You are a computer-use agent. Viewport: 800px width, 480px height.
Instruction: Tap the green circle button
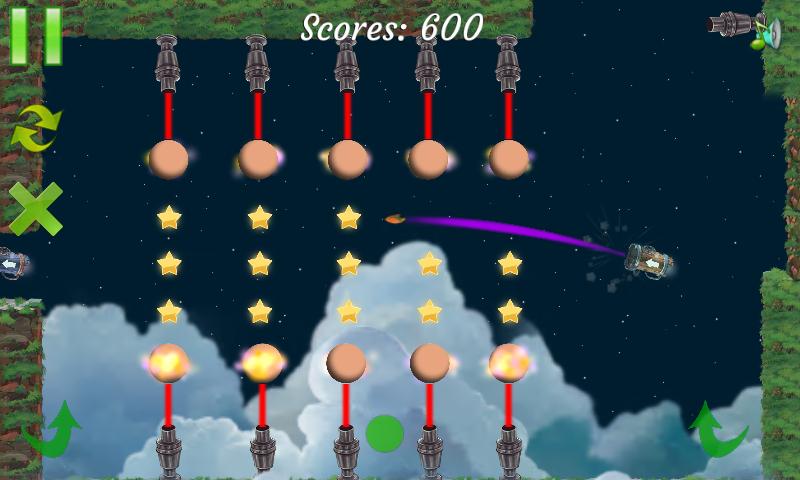384,433
